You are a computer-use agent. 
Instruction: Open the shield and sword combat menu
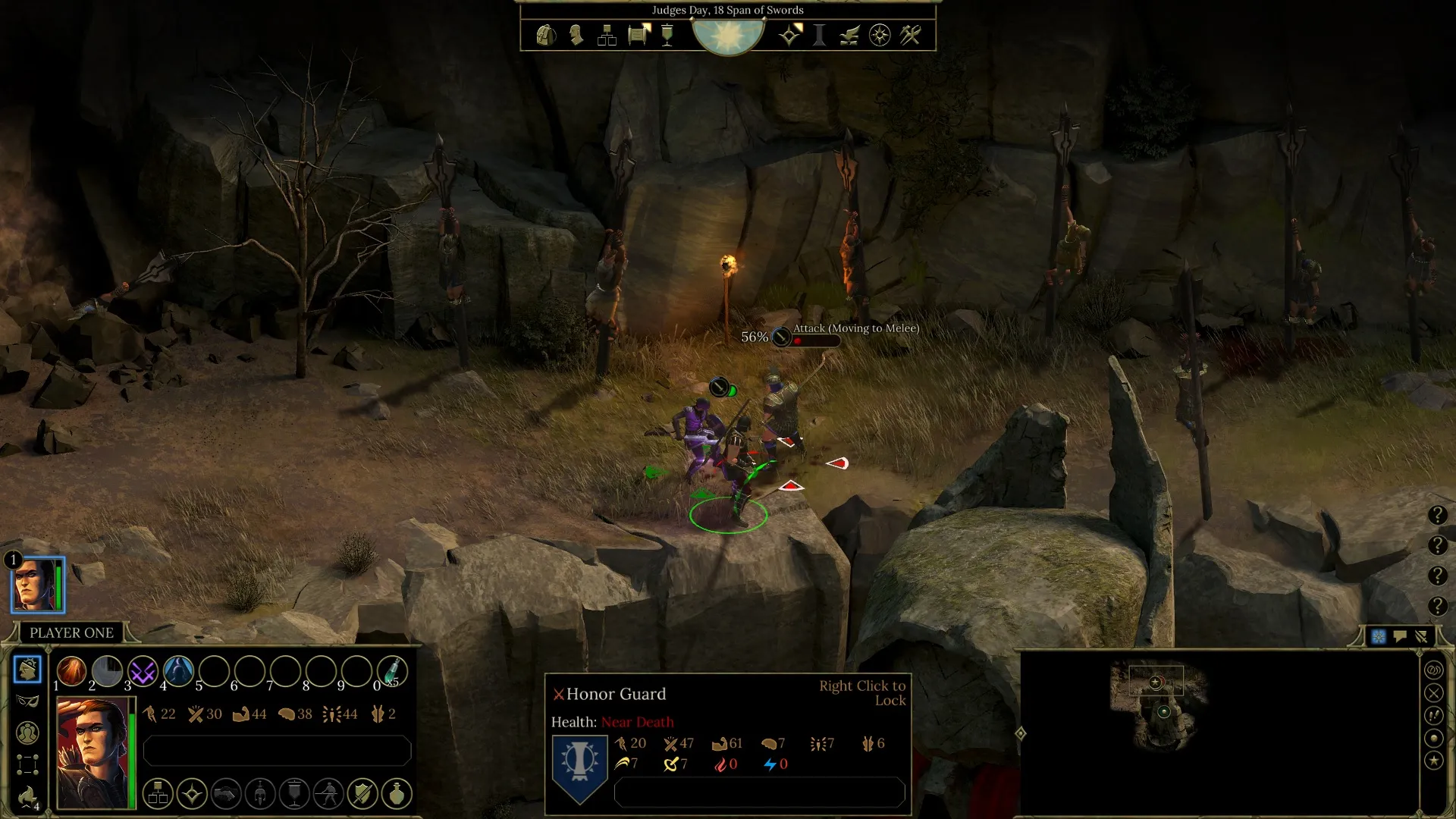[362, 794]
